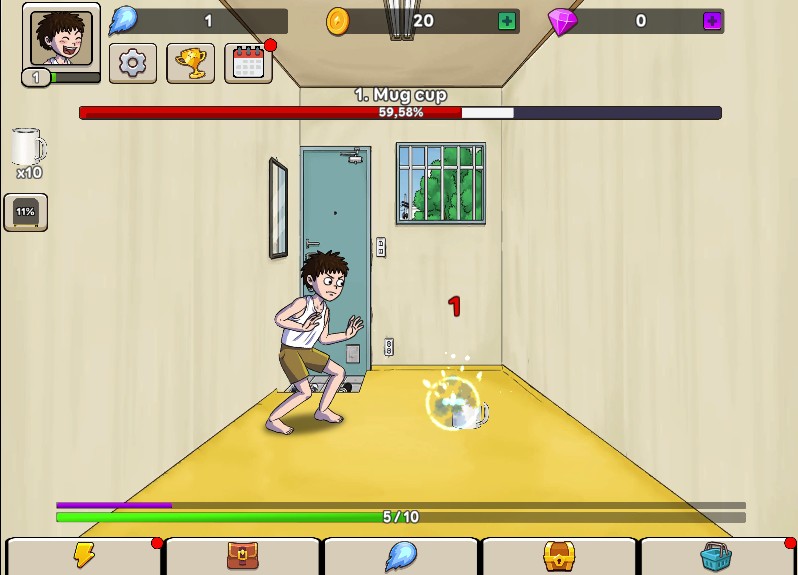The height and width of the screenshot is (575, 798).
Task: Open the lightning bolt upgrades tab
Action: tap(84, 556)
